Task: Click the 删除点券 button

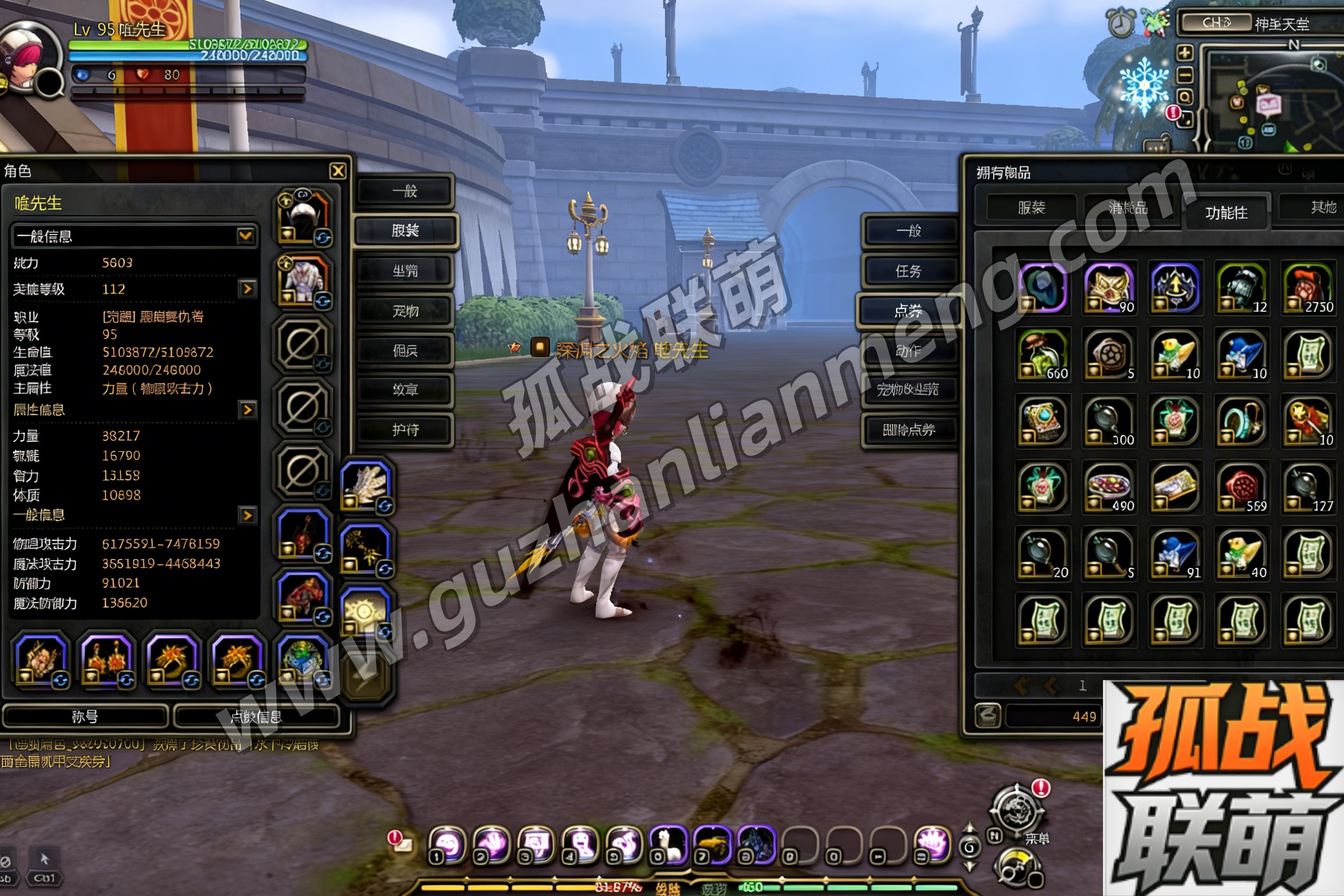Action: click(x=908, y=430)
